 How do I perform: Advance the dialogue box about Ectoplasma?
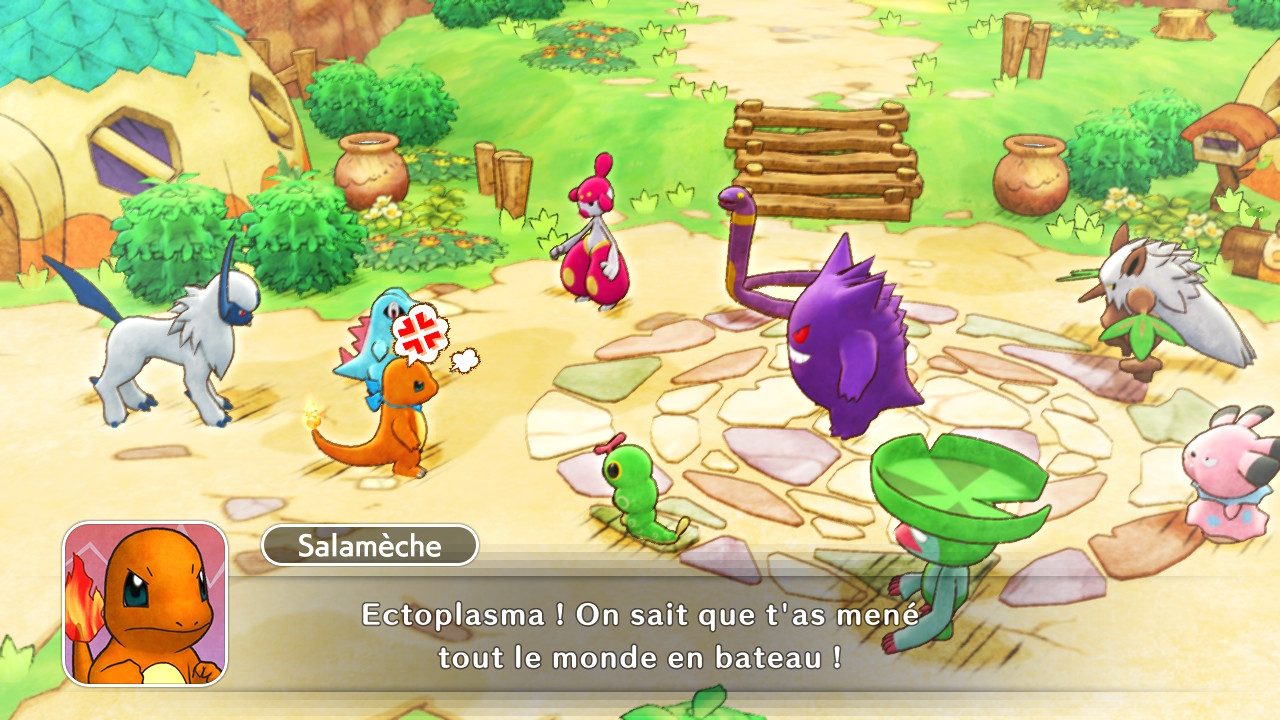click(640, 636)
